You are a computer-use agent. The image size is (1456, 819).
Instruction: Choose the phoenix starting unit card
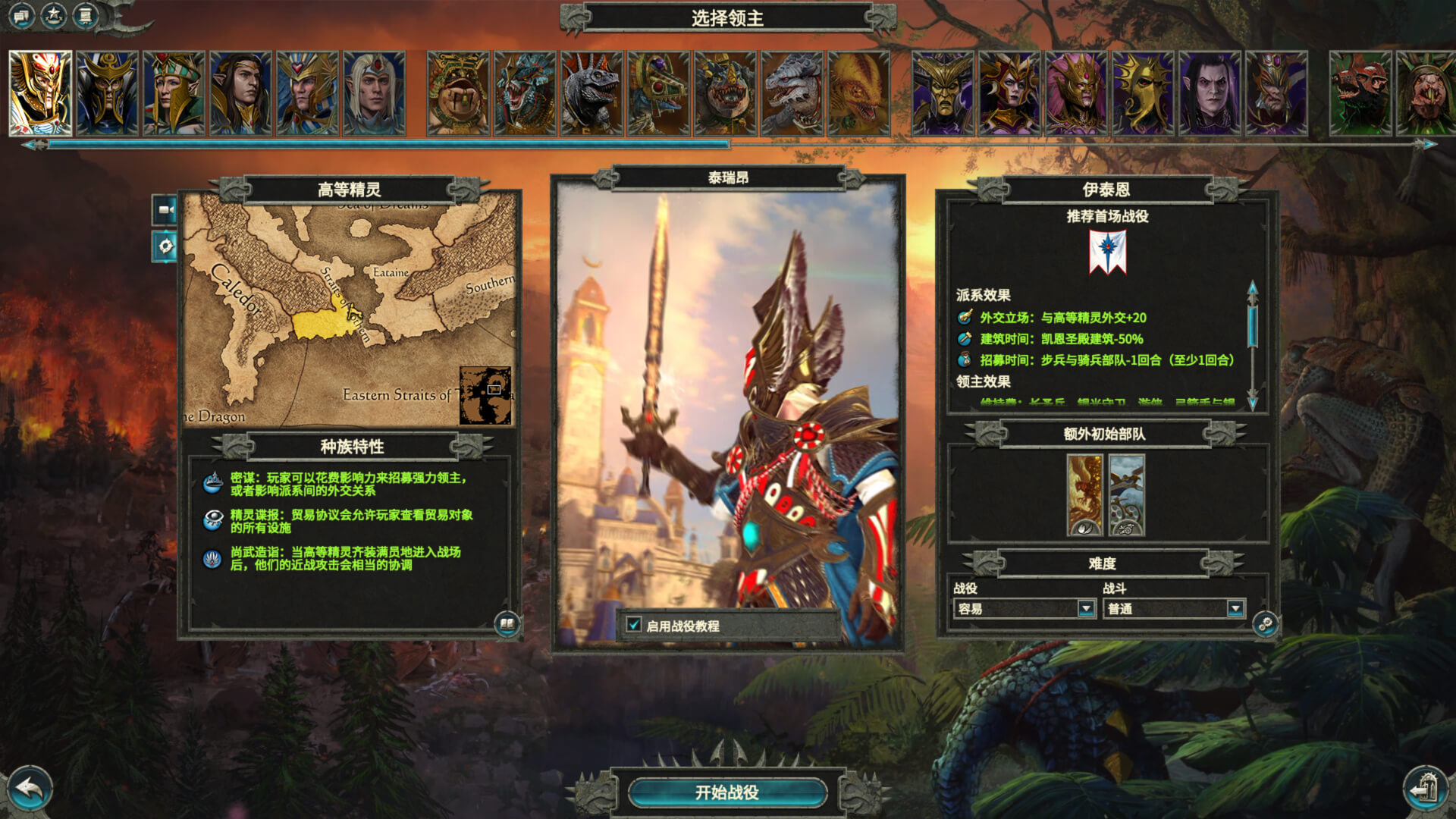pyautogui.click(x=1084, y=495)
